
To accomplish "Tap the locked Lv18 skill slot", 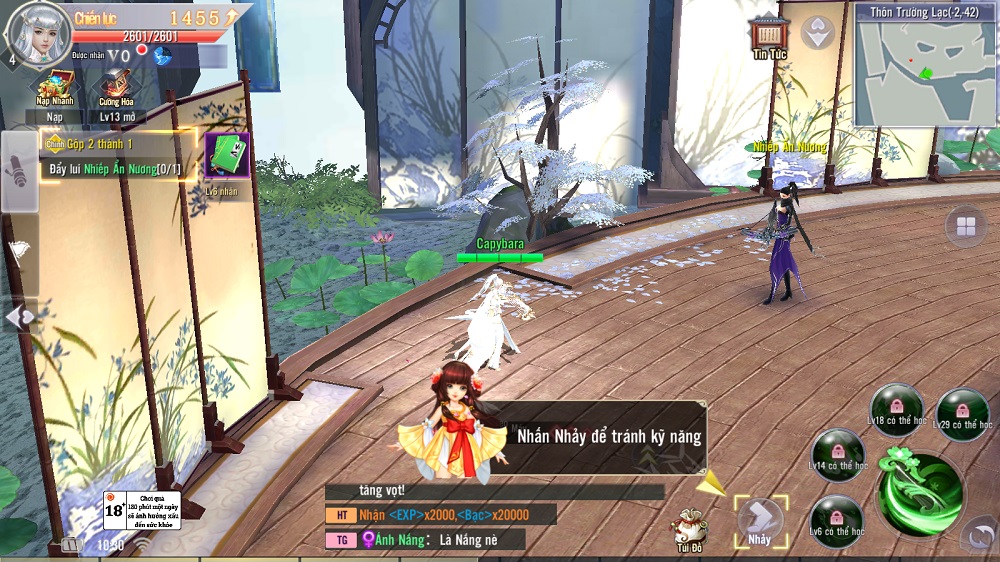I will point(897,409).
